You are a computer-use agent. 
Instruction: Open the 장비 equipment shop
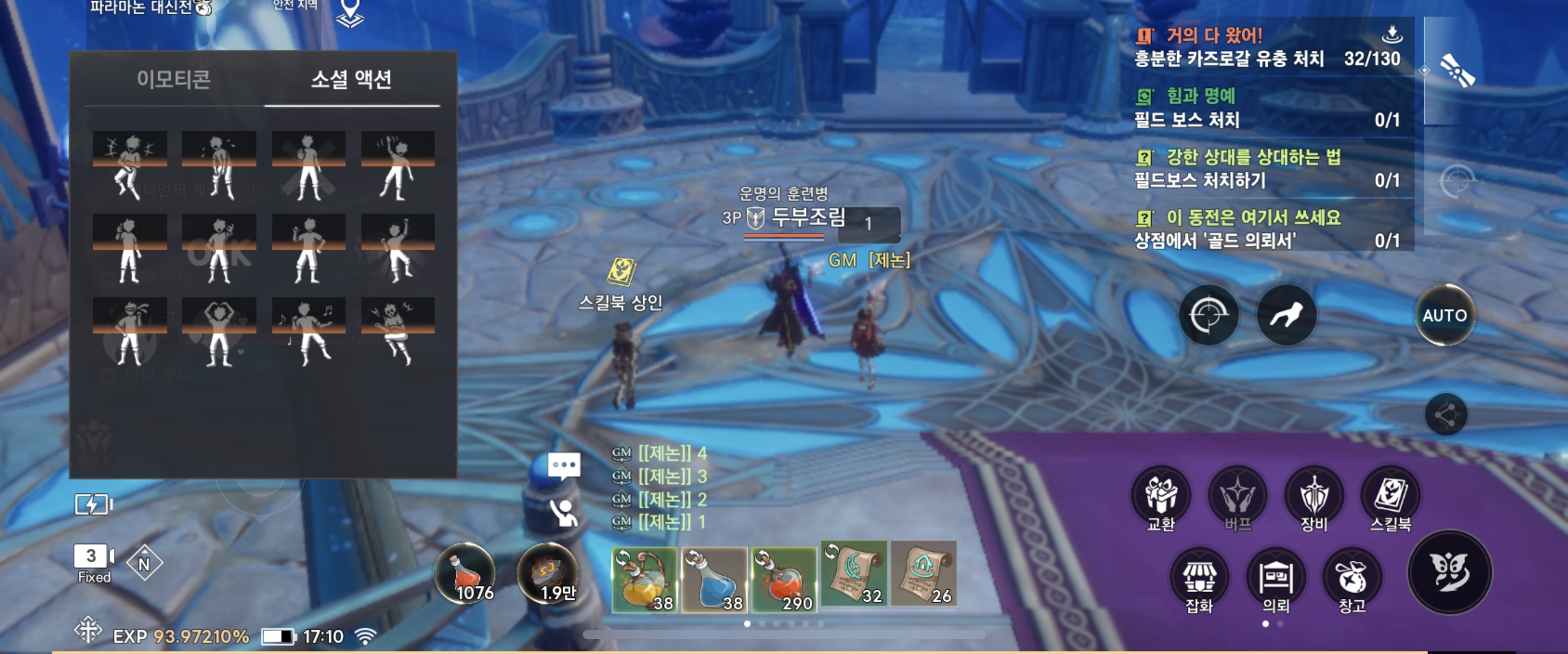[x=1313, y=498]
